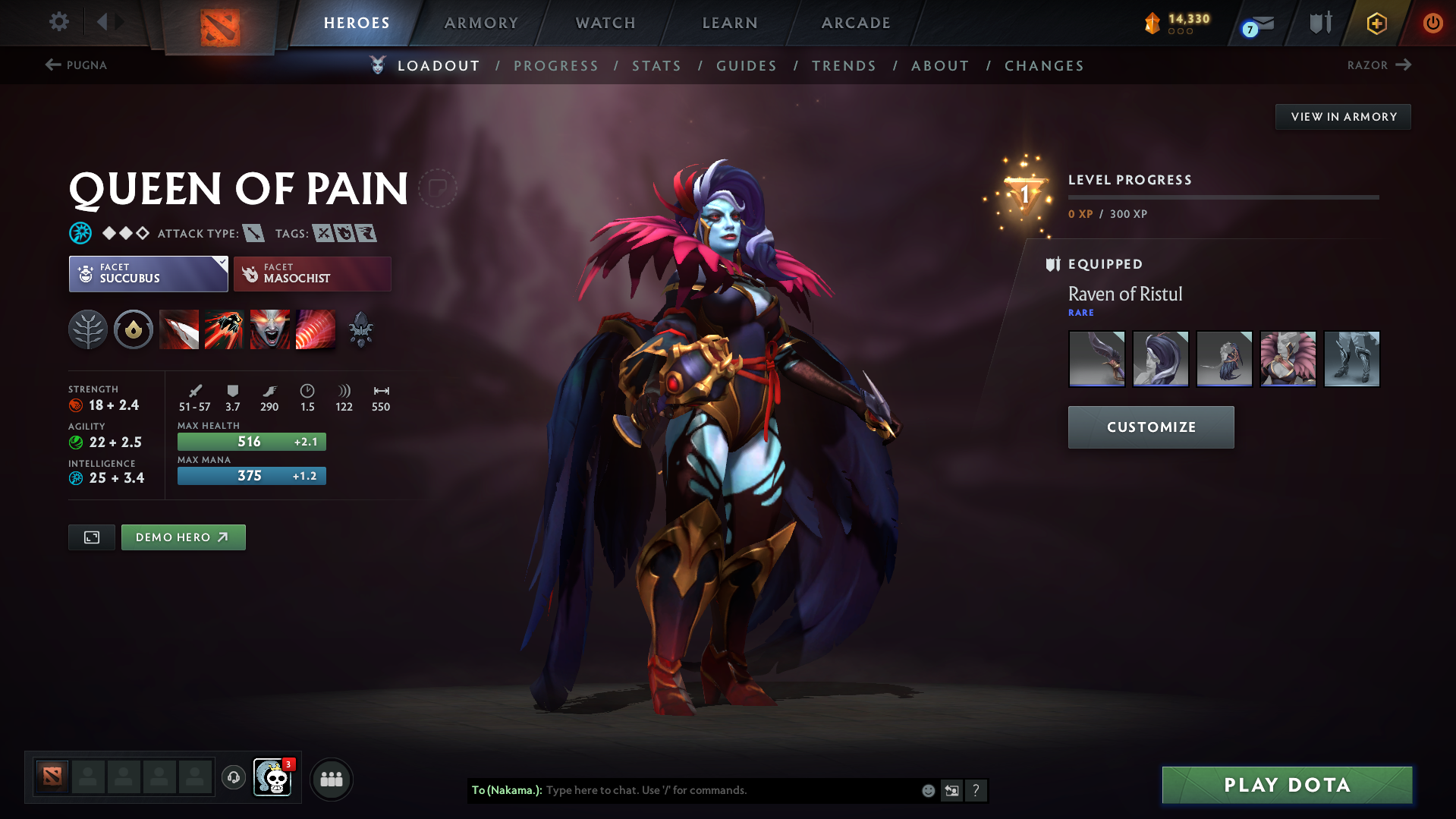The height and width of the screenshot is (819, 1456).
Task: Switch to the Masochist facet
Action: coord(312,273)
